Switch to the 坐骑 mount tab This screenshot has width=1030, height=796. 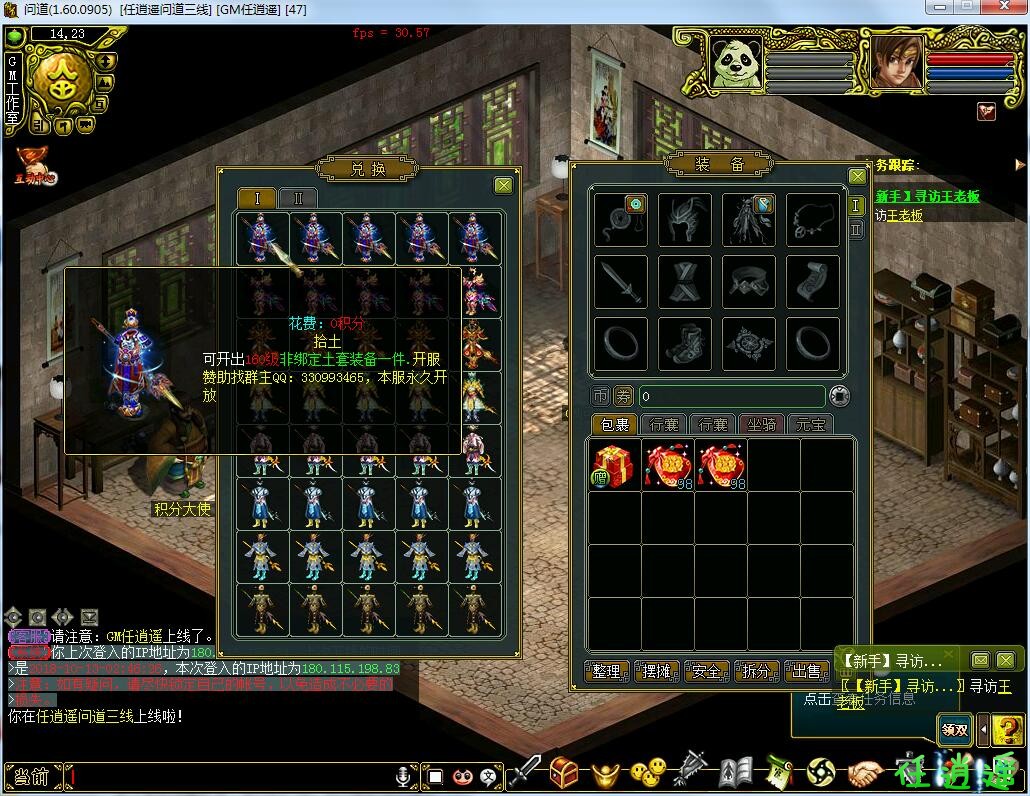point(761,424)
